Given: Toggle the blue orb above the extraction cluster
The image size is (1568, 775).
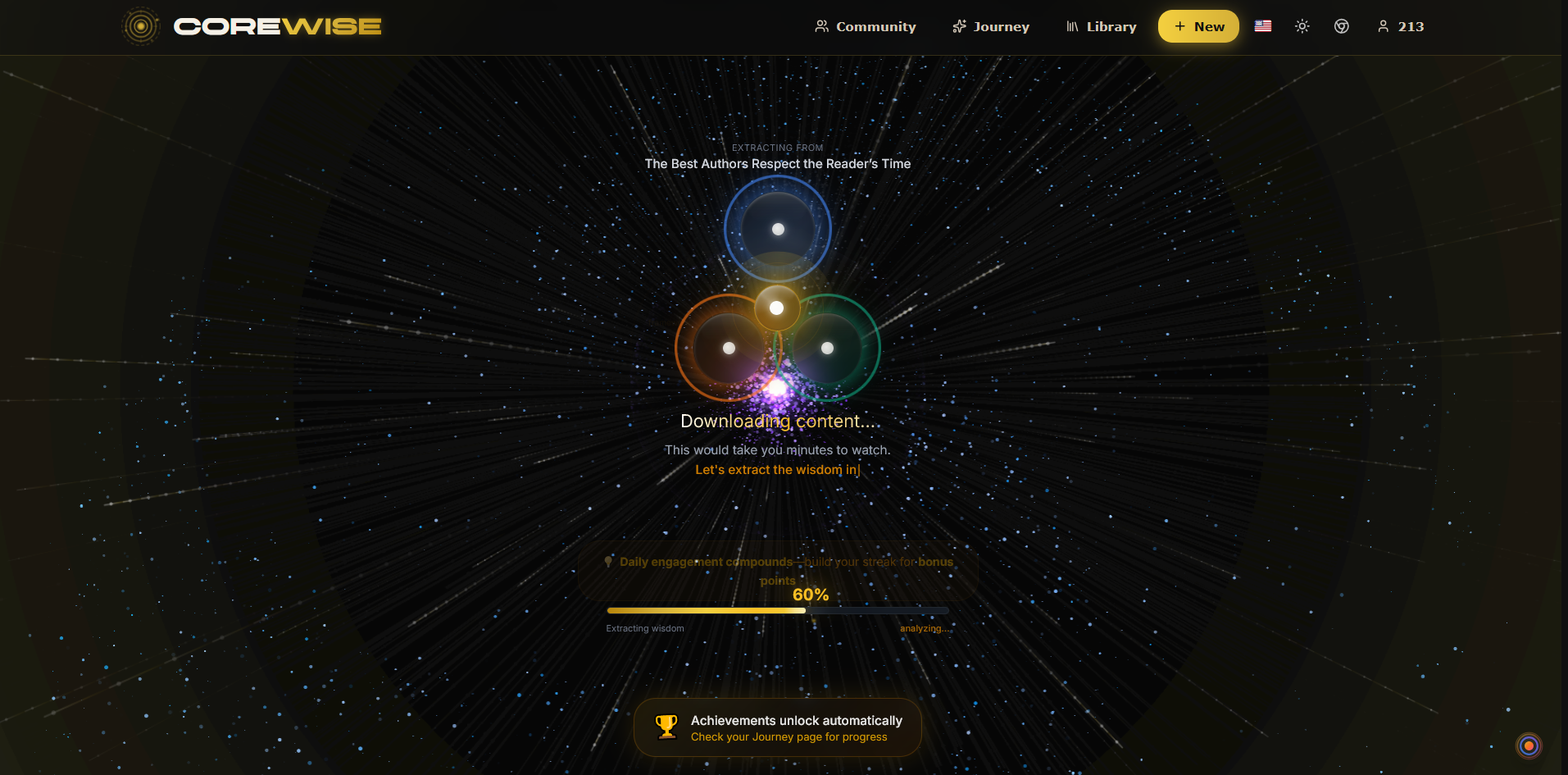Looking at the screenshot, I should pyautogui.click(x=777, y=229).
